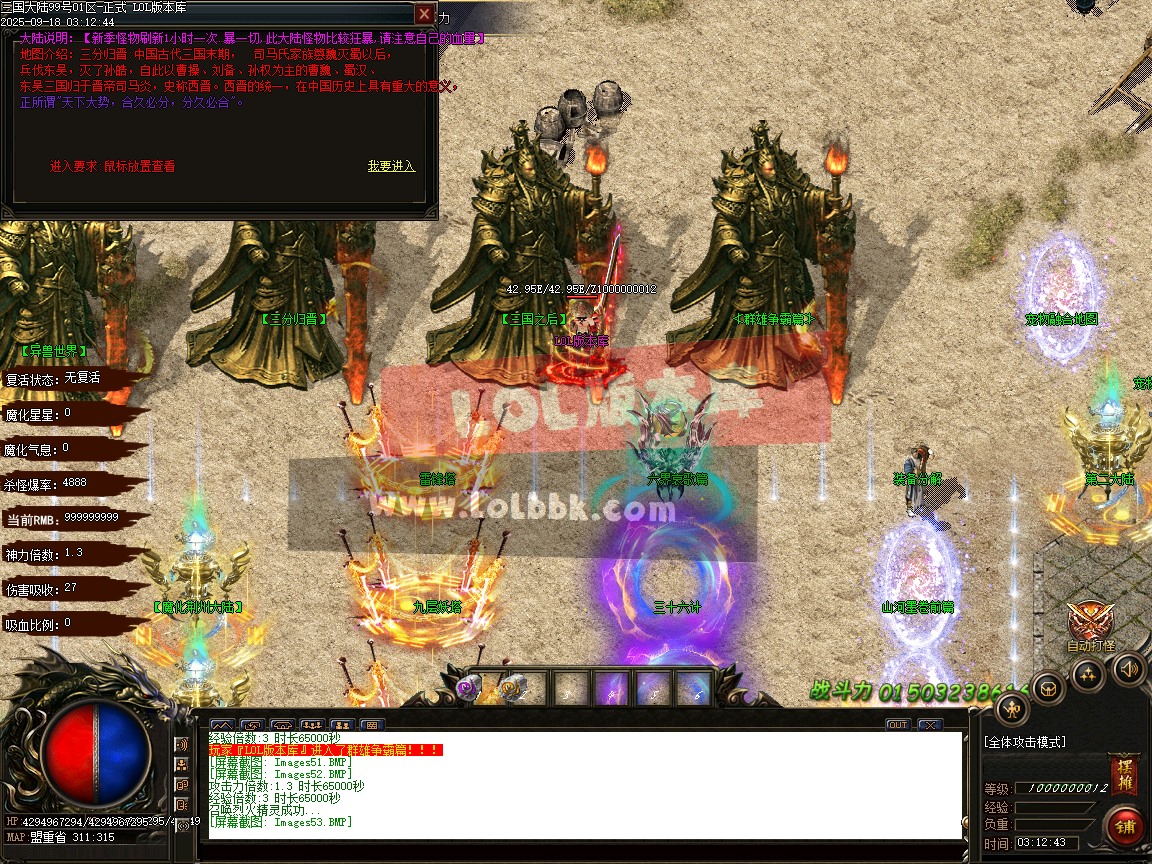The image size is (1152, 864).
Task: Click the red 铺 shop button
Action: click(1126, 828)
